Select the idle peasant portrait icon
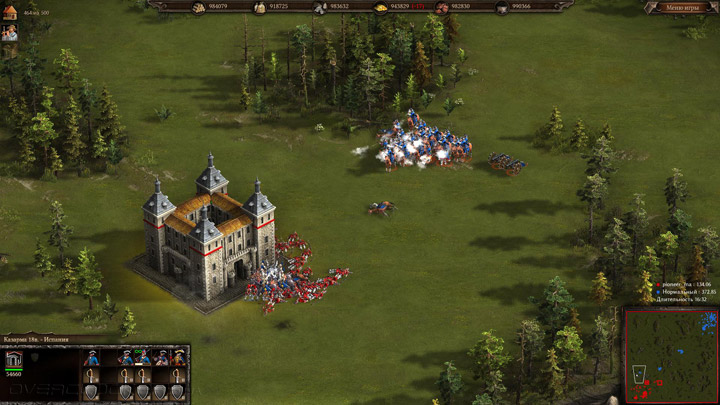The width and height of the screenshot is (720, 405). click(x=10, y=33)
